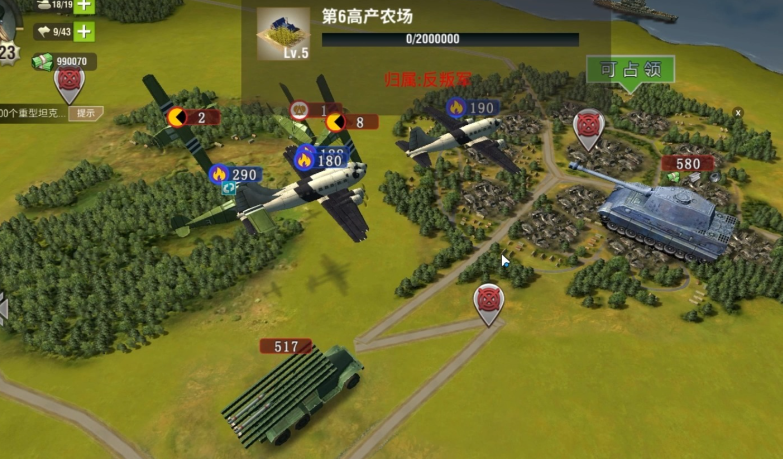Select the red target pin on the road
The width and height of the screenshot is (783, 459).
click(x=488, y=302)
